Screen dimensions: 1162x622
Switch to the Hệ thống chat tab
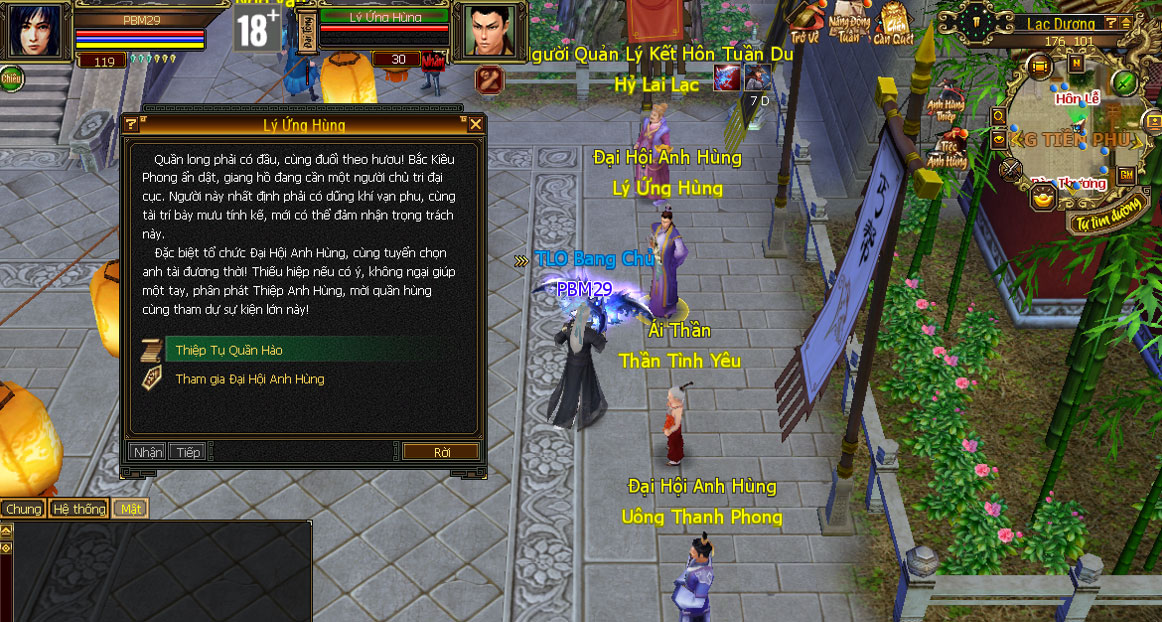point(79,509)
